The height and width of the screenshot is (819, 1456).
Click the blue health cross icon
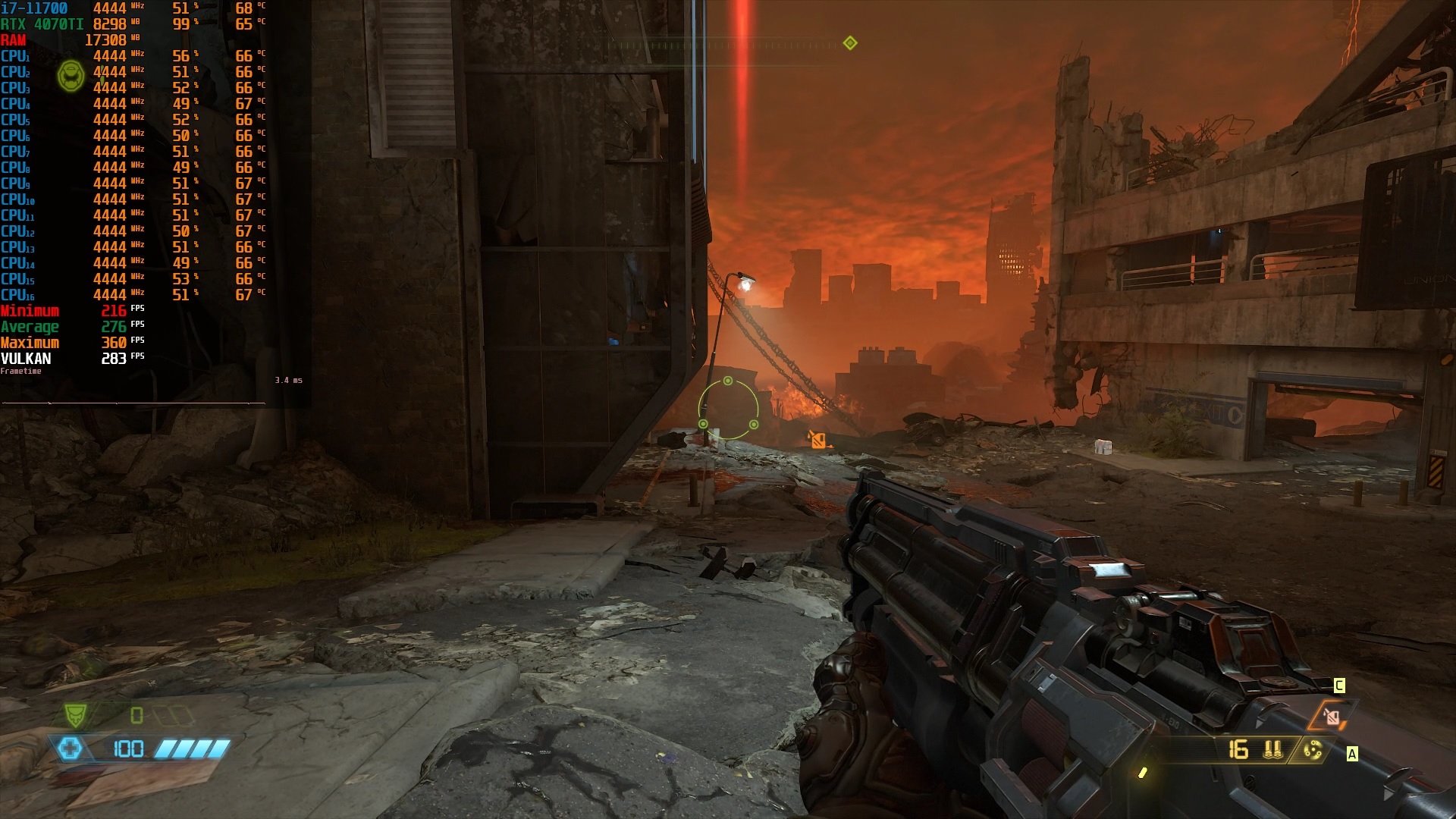pos(70,749)
